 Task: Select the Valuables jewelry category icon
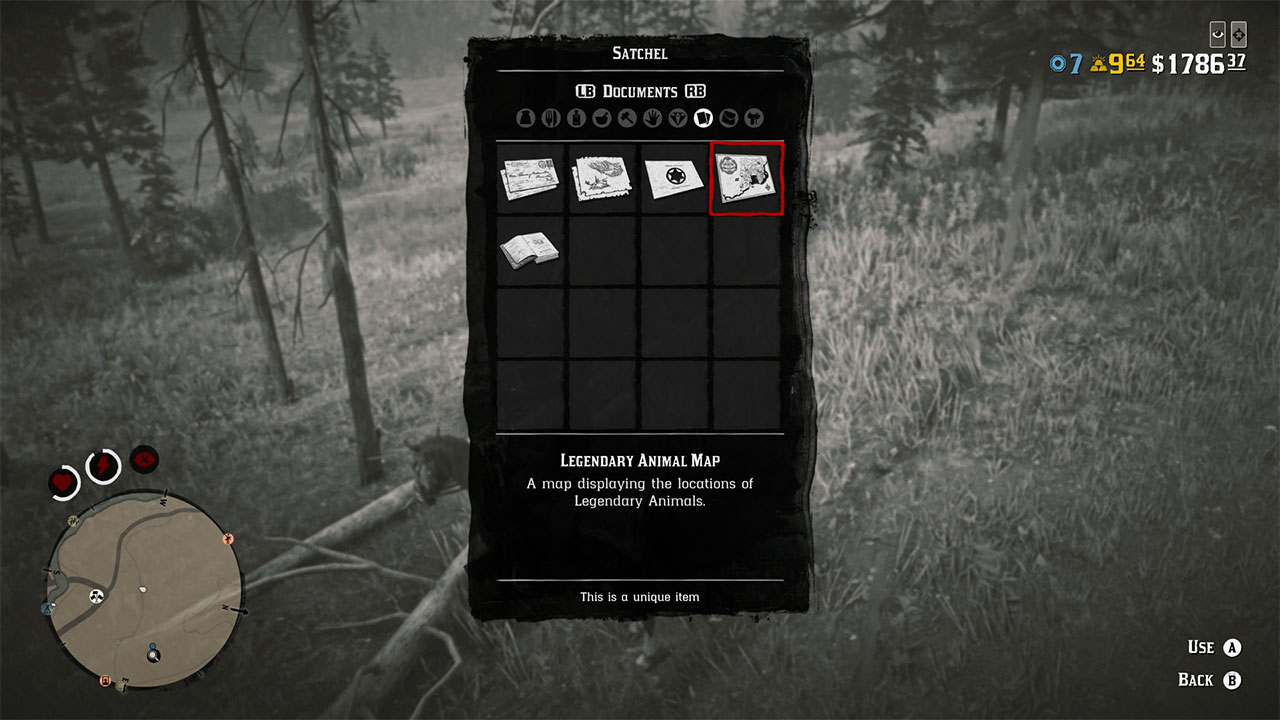(677, 117)
